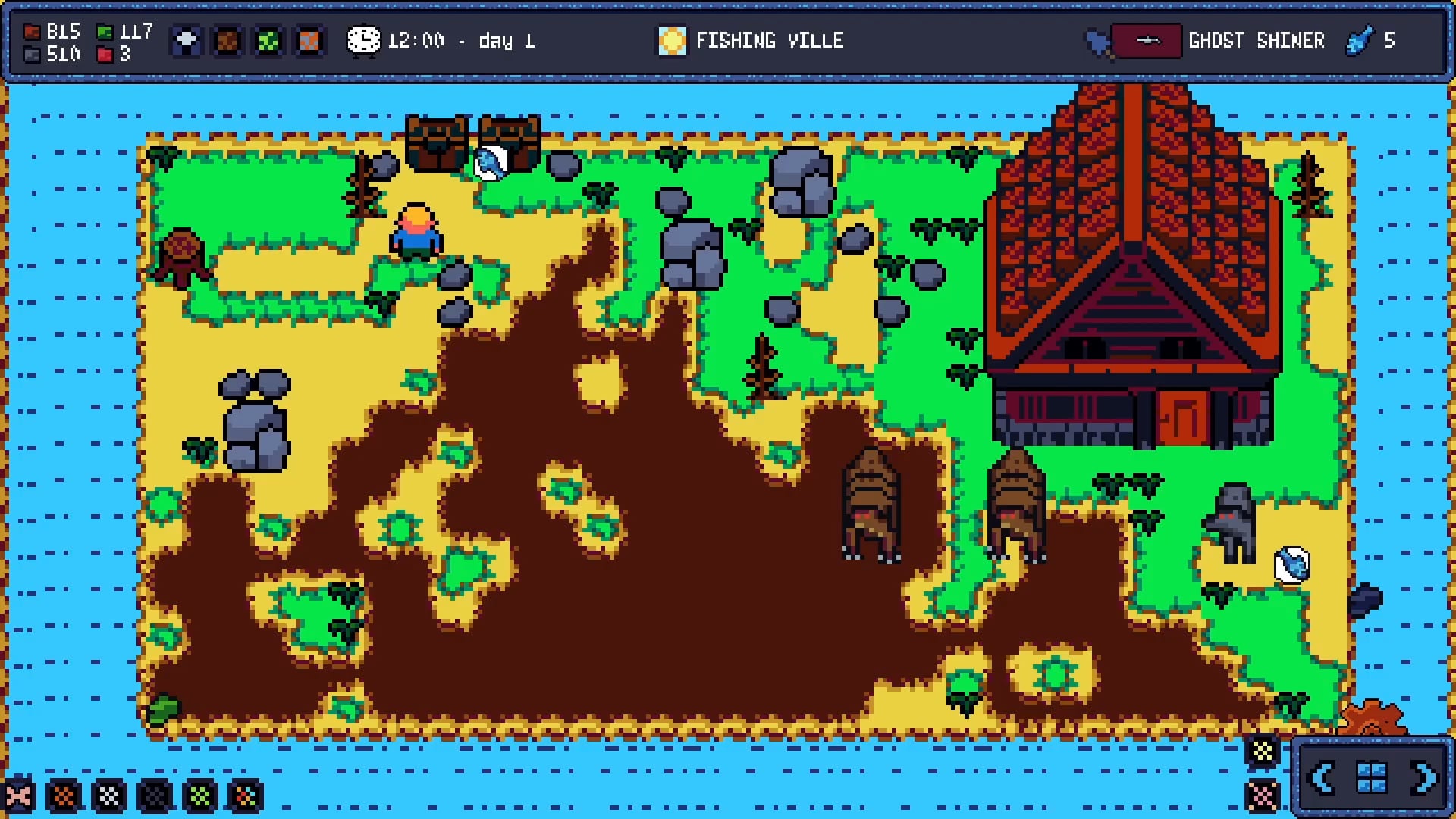1456x819 pixels.
Task: Select the white cross pattern slot
Action: coord(110,796)
